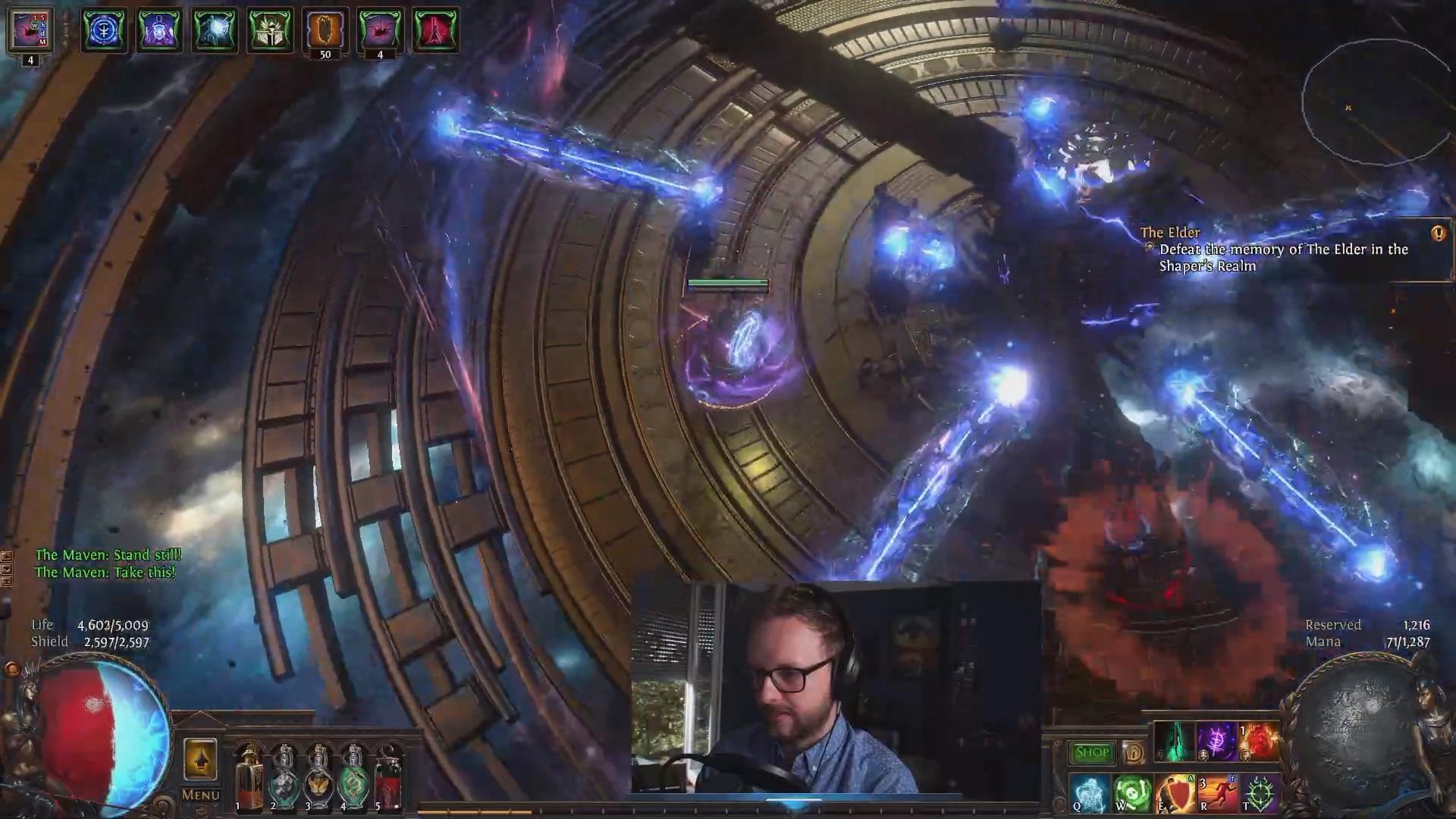This screenshot has width=1456, height=819.
Task: Select the green lightning spire skill
Action: pyautogui.click(x=1175, y=742)
